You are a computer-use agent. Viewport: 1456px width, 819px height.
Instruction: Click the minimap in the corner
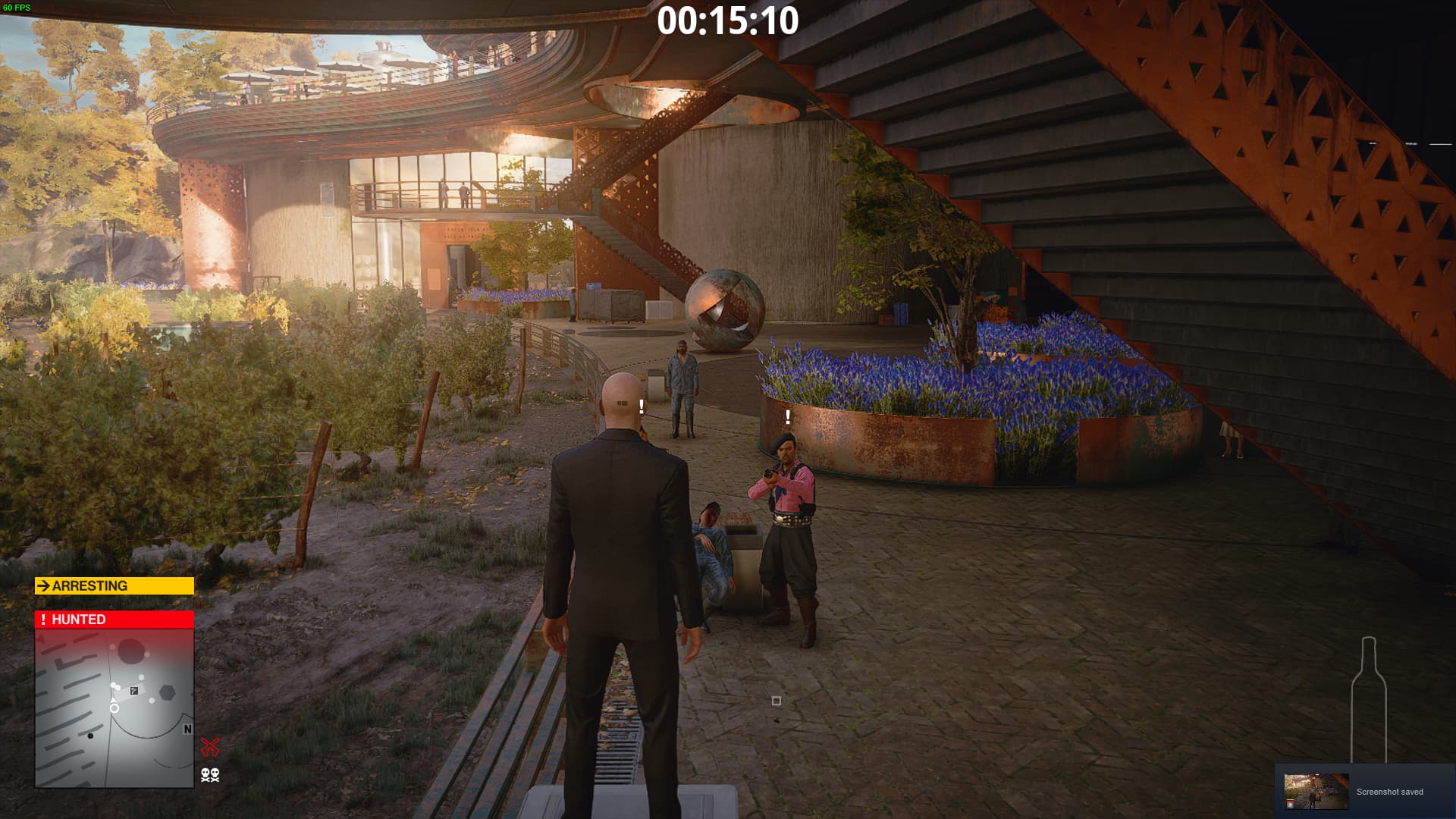114,707
